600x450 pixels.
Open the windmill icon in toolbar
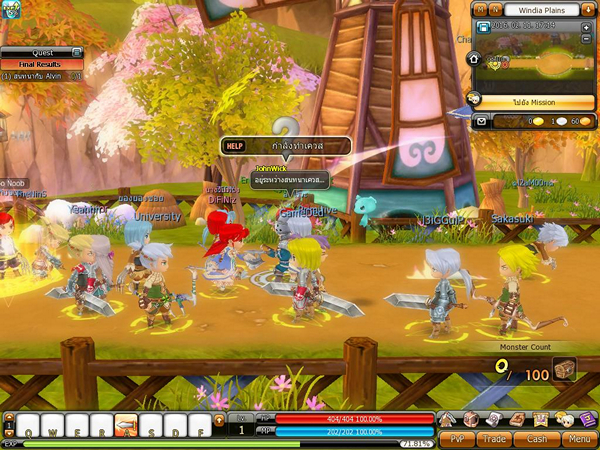[x=449, y=419]
